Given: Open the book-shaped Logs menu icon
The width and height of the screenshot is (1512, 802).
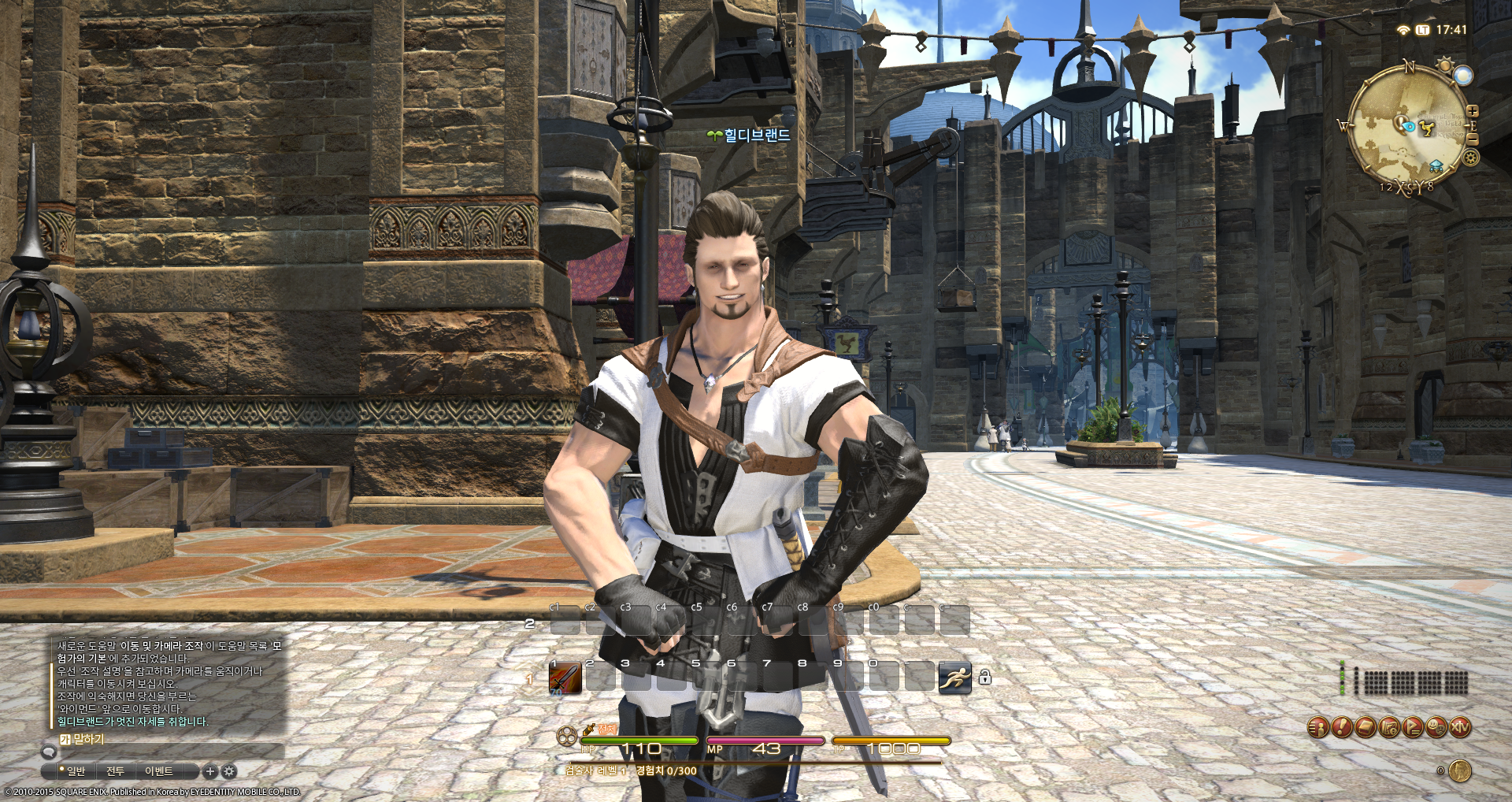Looking at the screenshot, I should (1365, 727).
